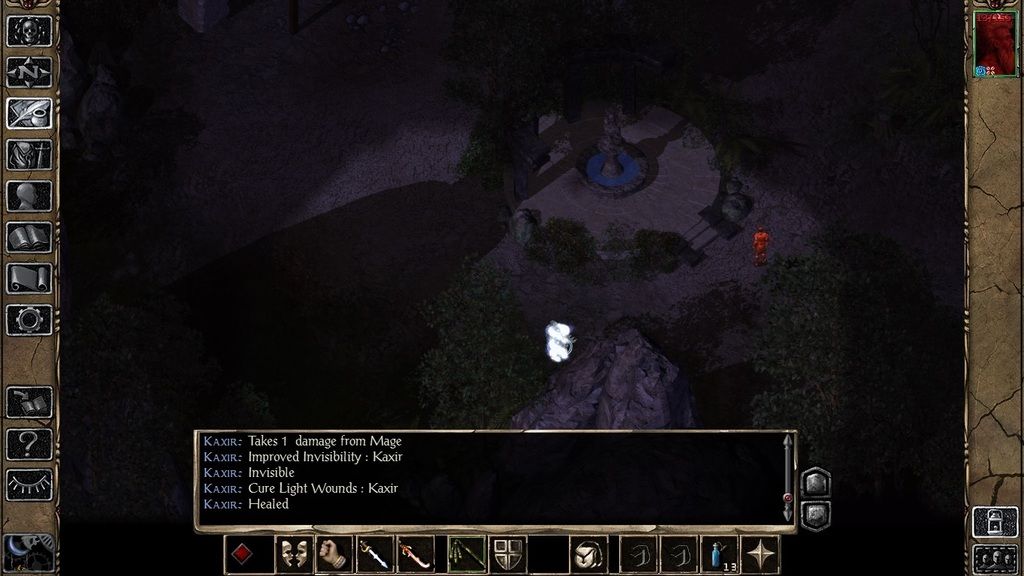
Task: Use the theater masks stealth ability
Action: point(293,554)
